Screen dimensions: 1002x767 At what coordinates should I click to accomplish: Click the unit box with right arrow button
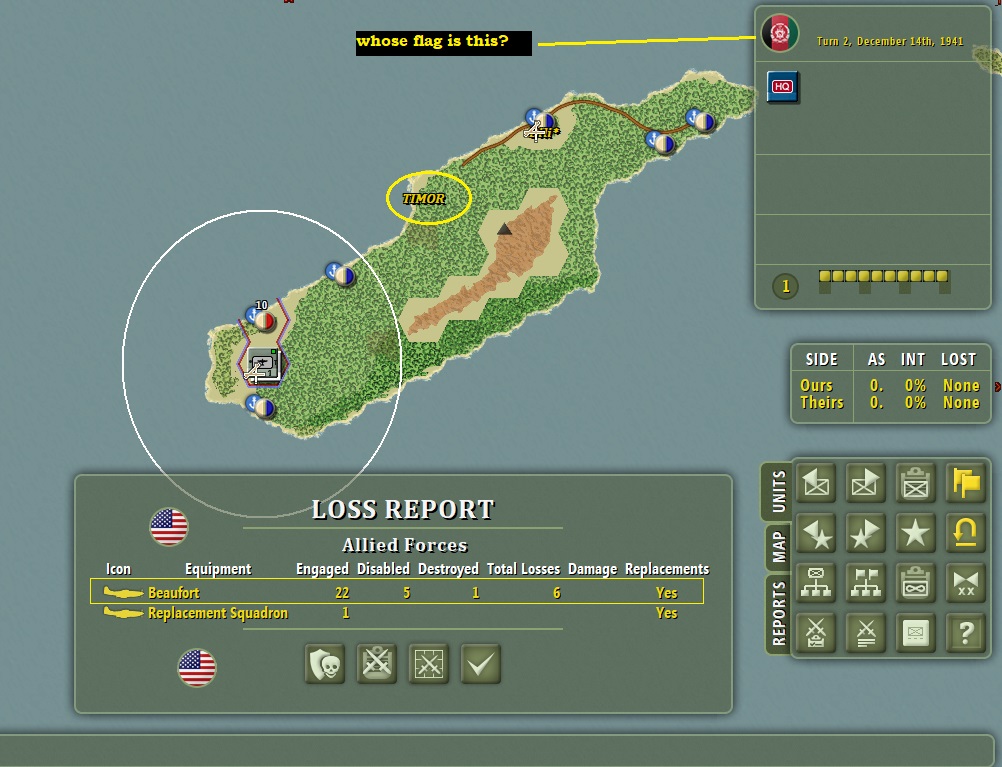coord(865,484)
